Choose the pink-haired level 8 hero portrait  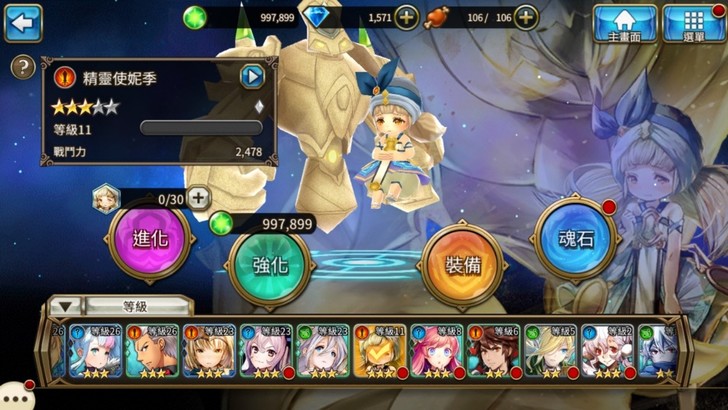coord(437,350)
